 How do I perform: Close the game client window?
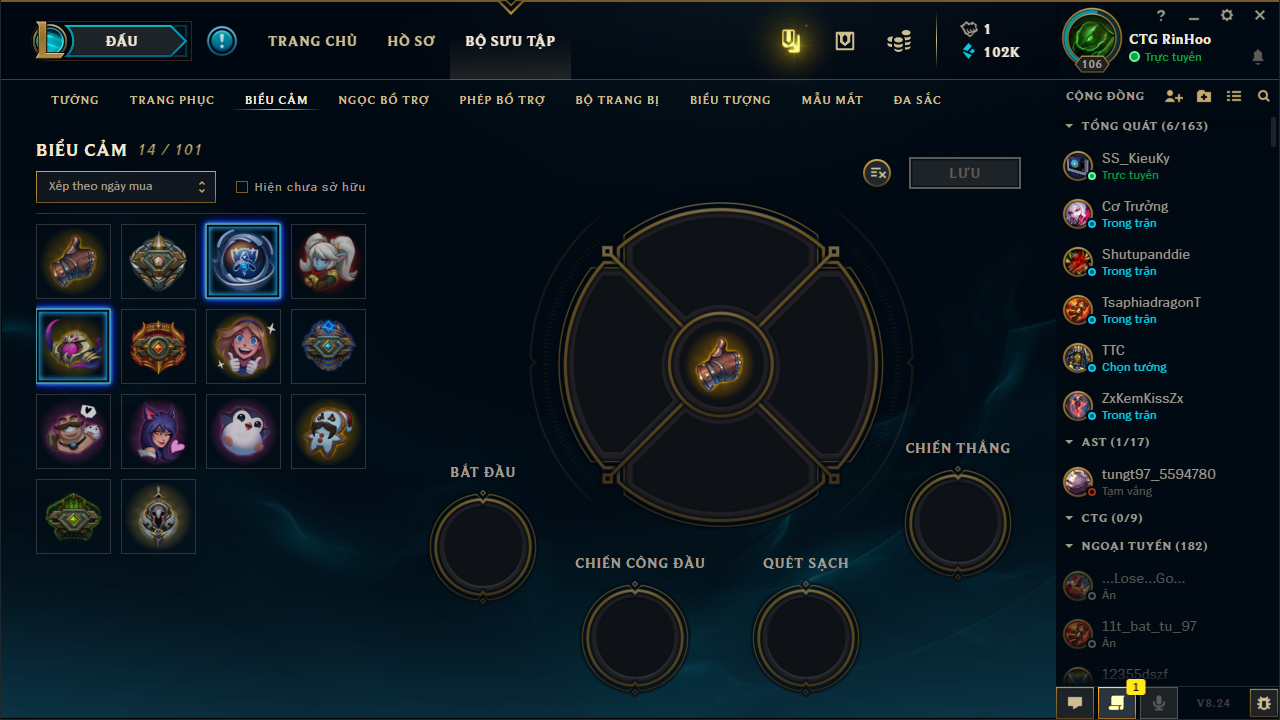pyautogui.click(x=1260, y=15)
